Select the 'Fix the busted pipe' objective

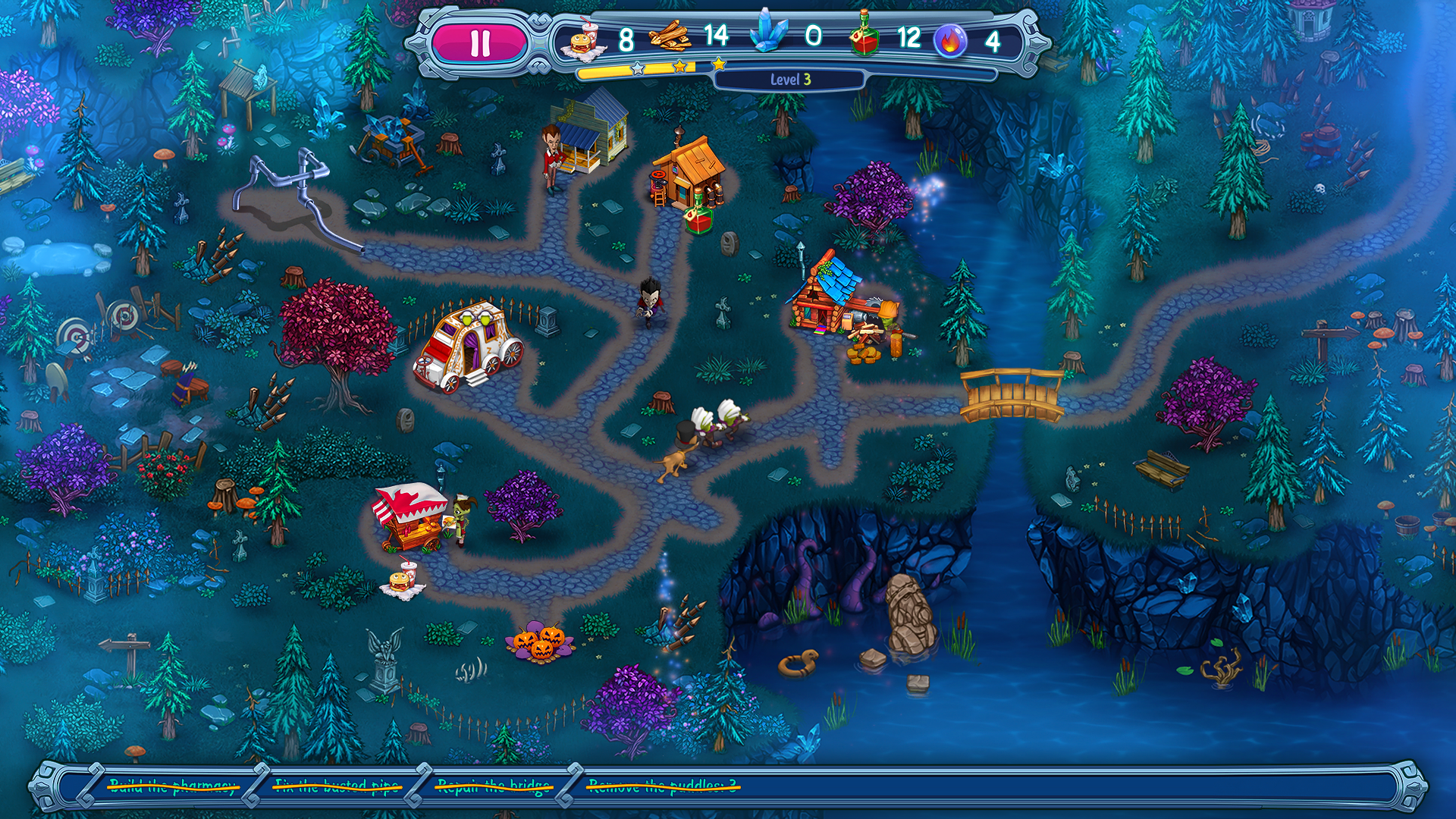(x=337, y=786)
